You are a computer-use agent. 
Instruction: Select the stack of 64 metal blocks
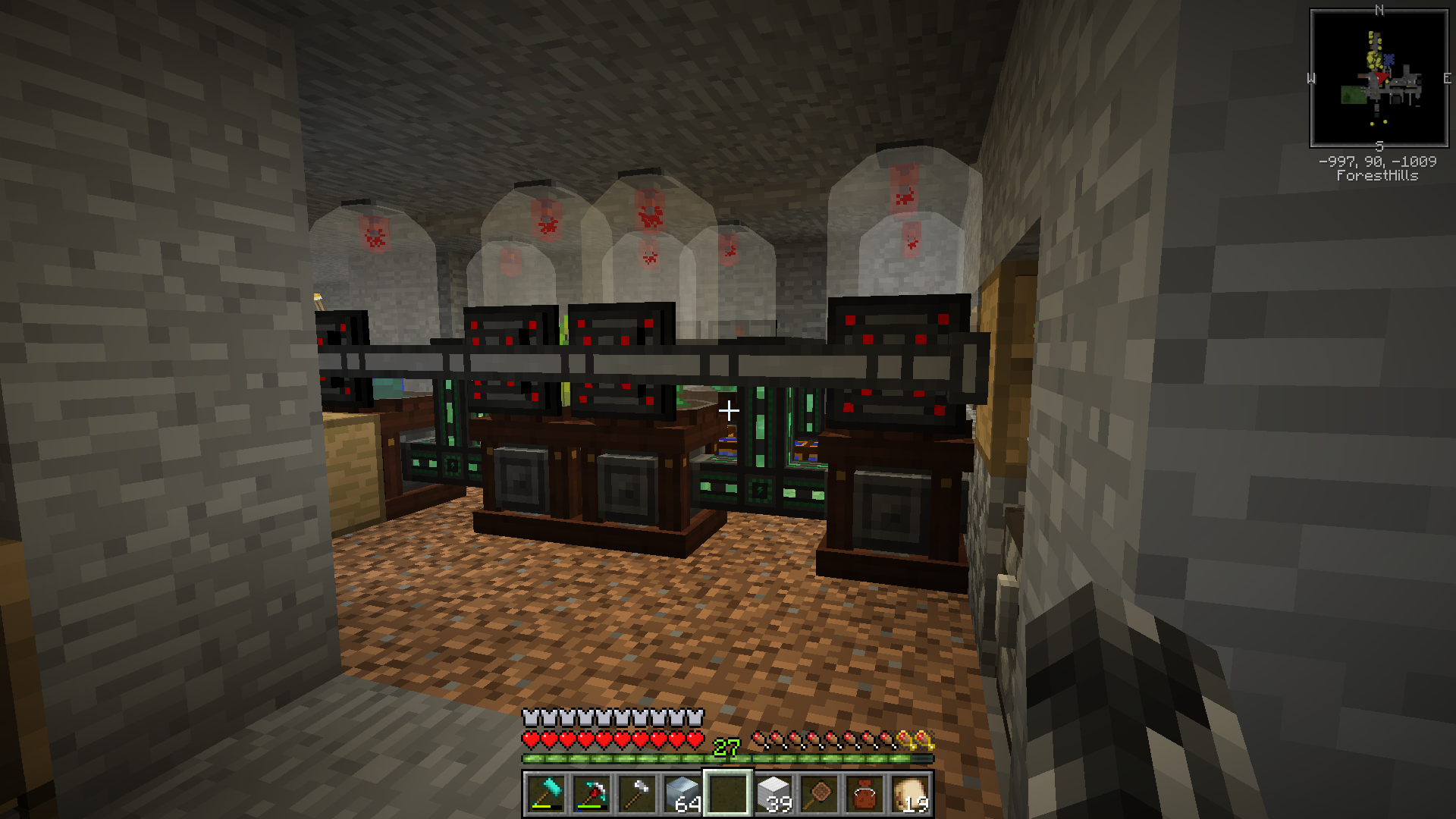(682, 794)
